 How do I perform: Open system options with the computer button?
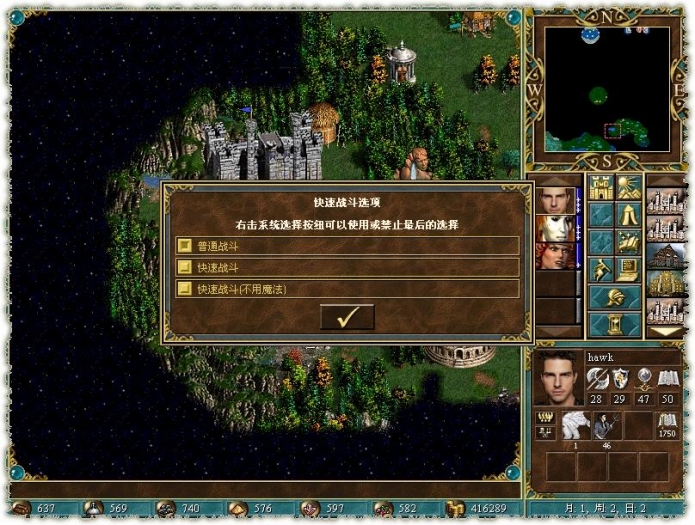(629, 269)
